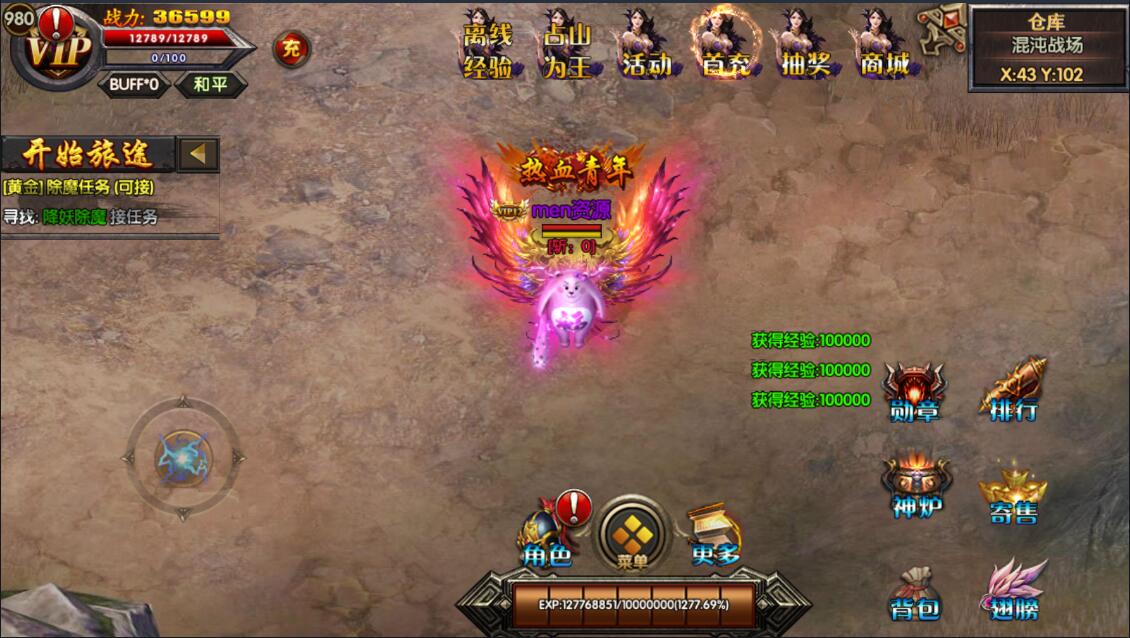1130x638 pixels.
Task: Open the 离线经验 offline experience menu
Action: (x=488, y=48)
